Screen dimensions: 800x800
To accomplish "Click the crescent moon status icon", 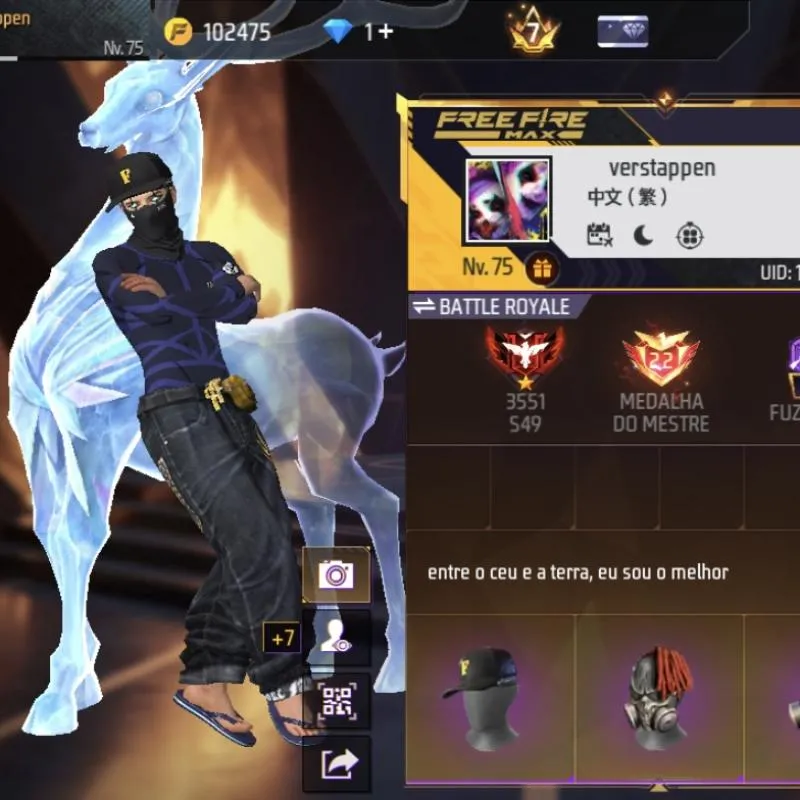I will (x=643, y=235).
